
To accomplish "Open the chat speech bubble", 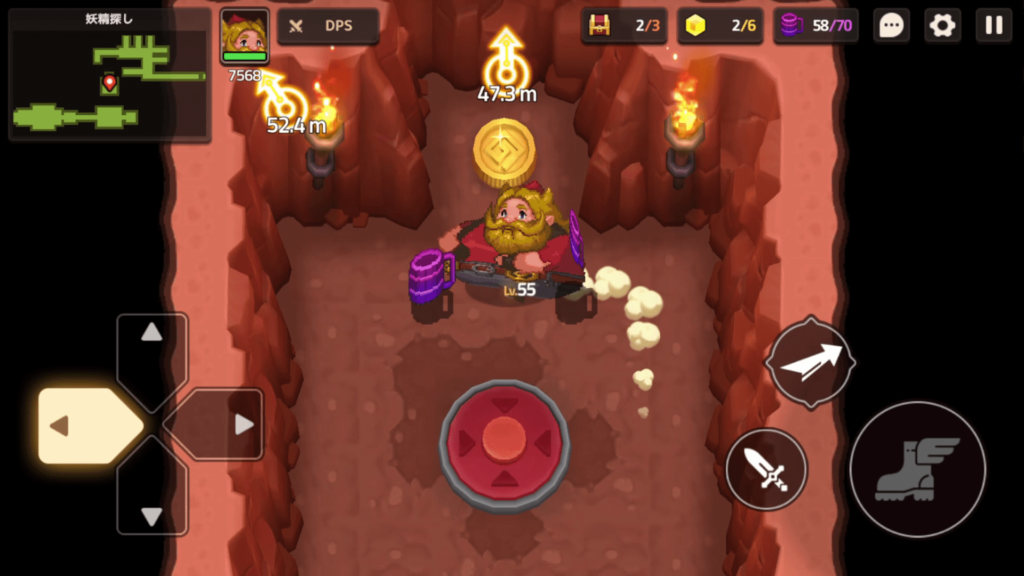I will [891, 26].
